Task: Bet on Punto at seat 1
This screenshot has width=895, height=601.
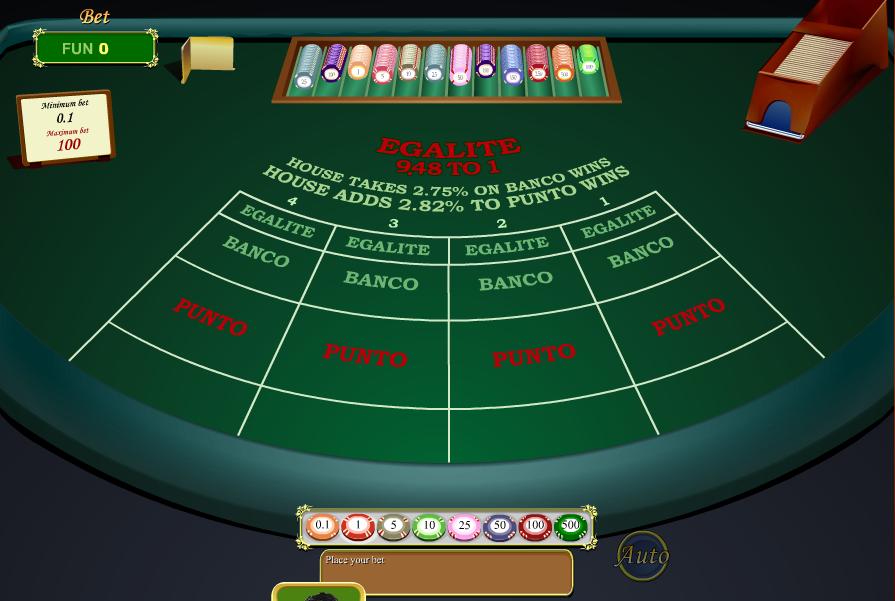Action: (688, 317)
